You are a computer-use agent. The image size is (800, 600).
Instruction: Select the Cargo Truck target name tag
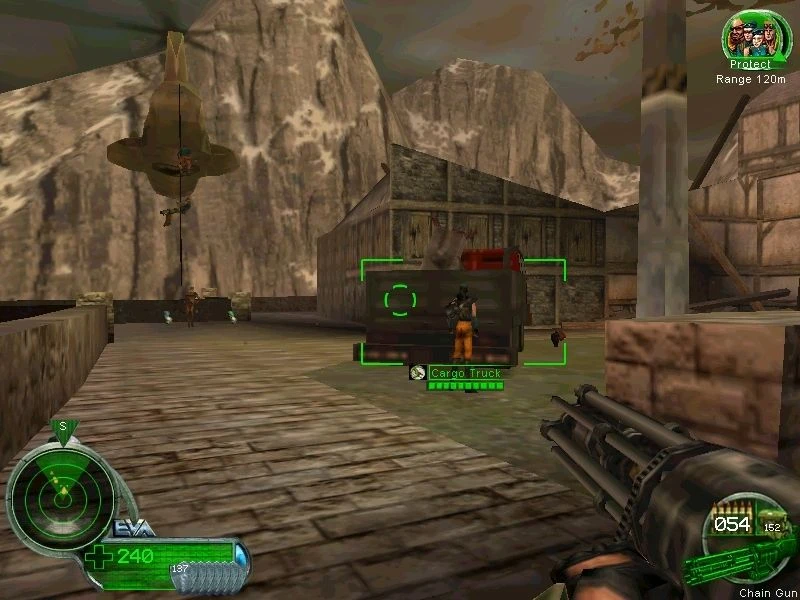(x=464, y=373)
